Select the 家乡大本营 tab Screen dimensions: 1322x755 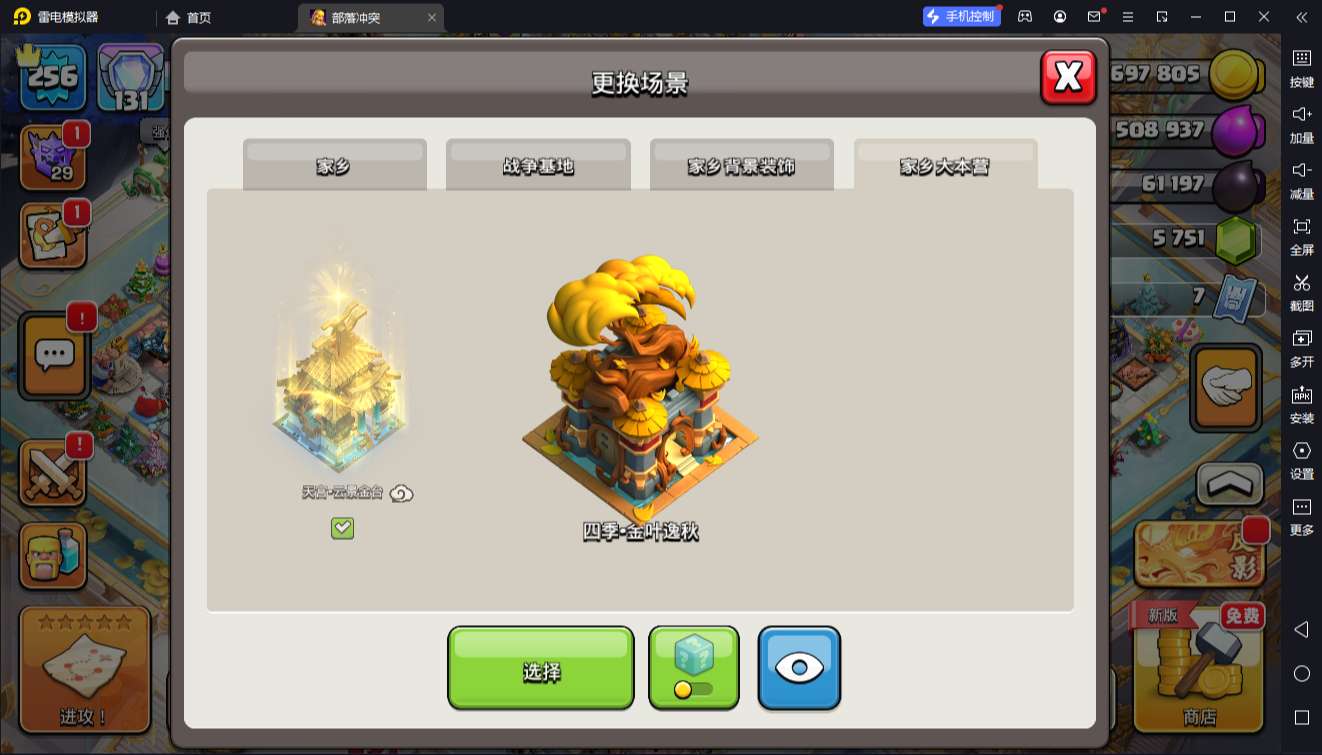945,165
